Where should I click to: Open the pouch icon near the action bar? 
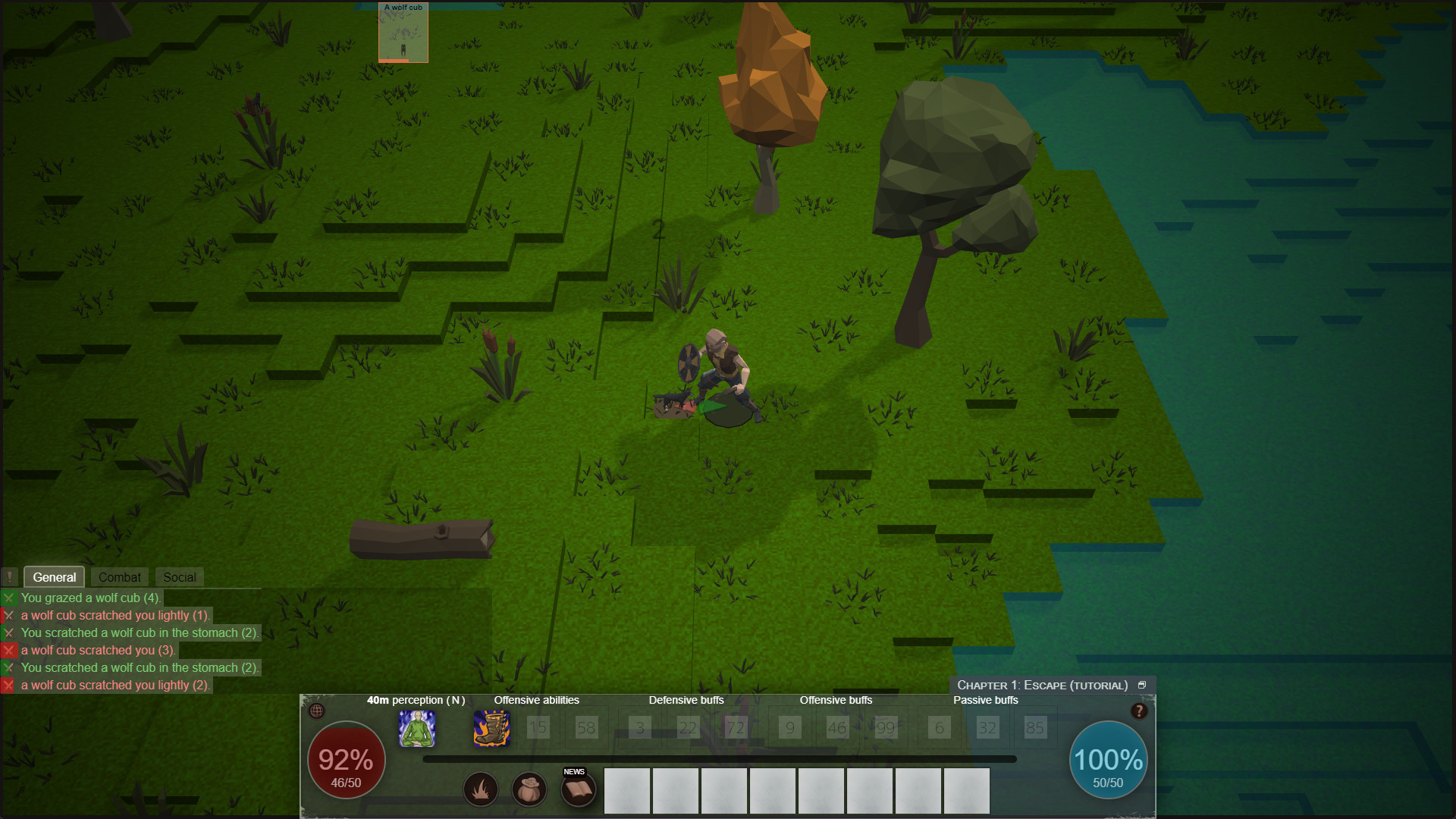[529, 789]
